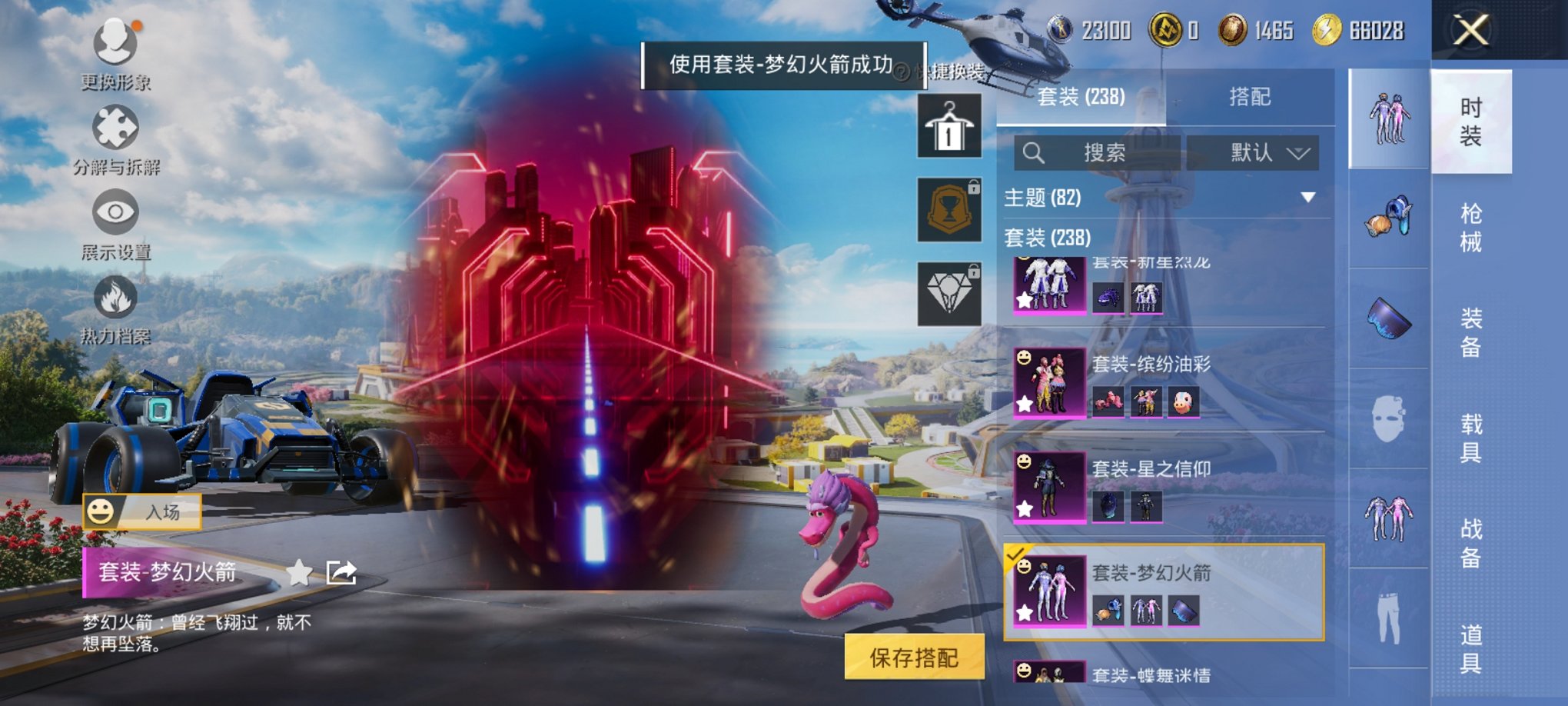Select the 分解与拆解 decompose icon
This screenshot has height=706, width=1568.
[114, 138]
